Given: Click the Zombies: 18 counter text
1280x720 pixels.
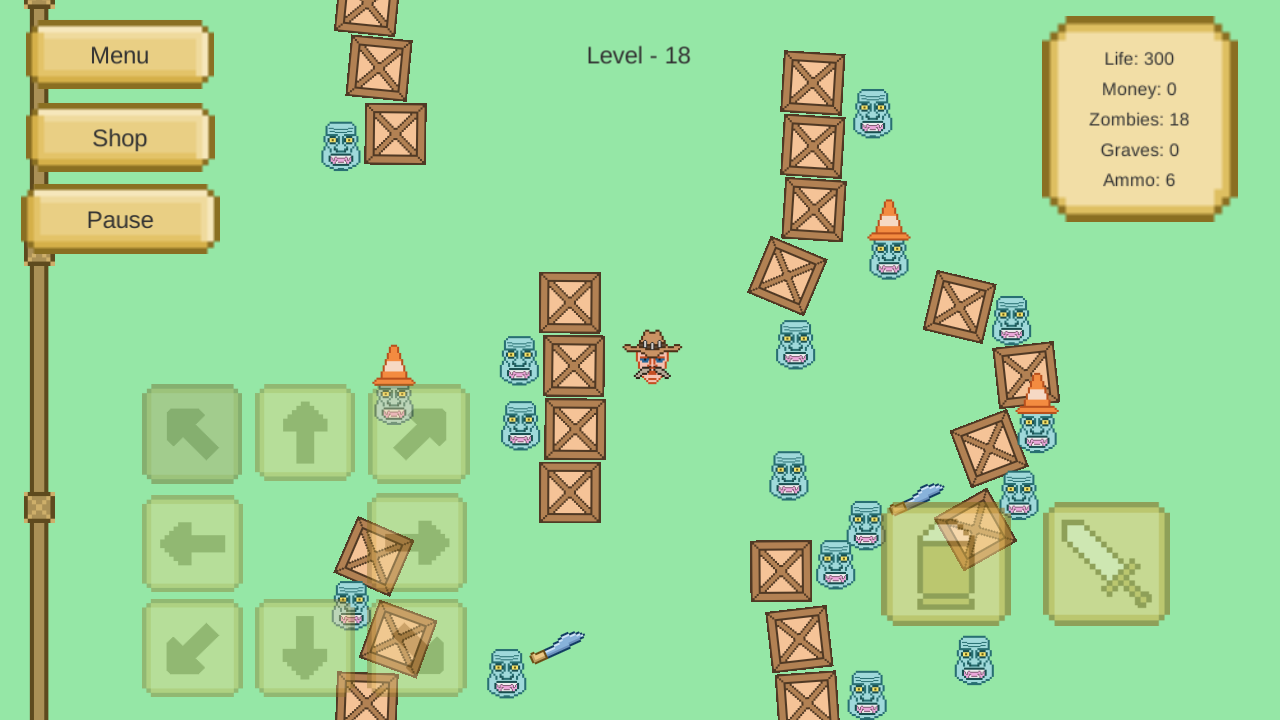Looking at the screenshot, I should coord(1139,119).
